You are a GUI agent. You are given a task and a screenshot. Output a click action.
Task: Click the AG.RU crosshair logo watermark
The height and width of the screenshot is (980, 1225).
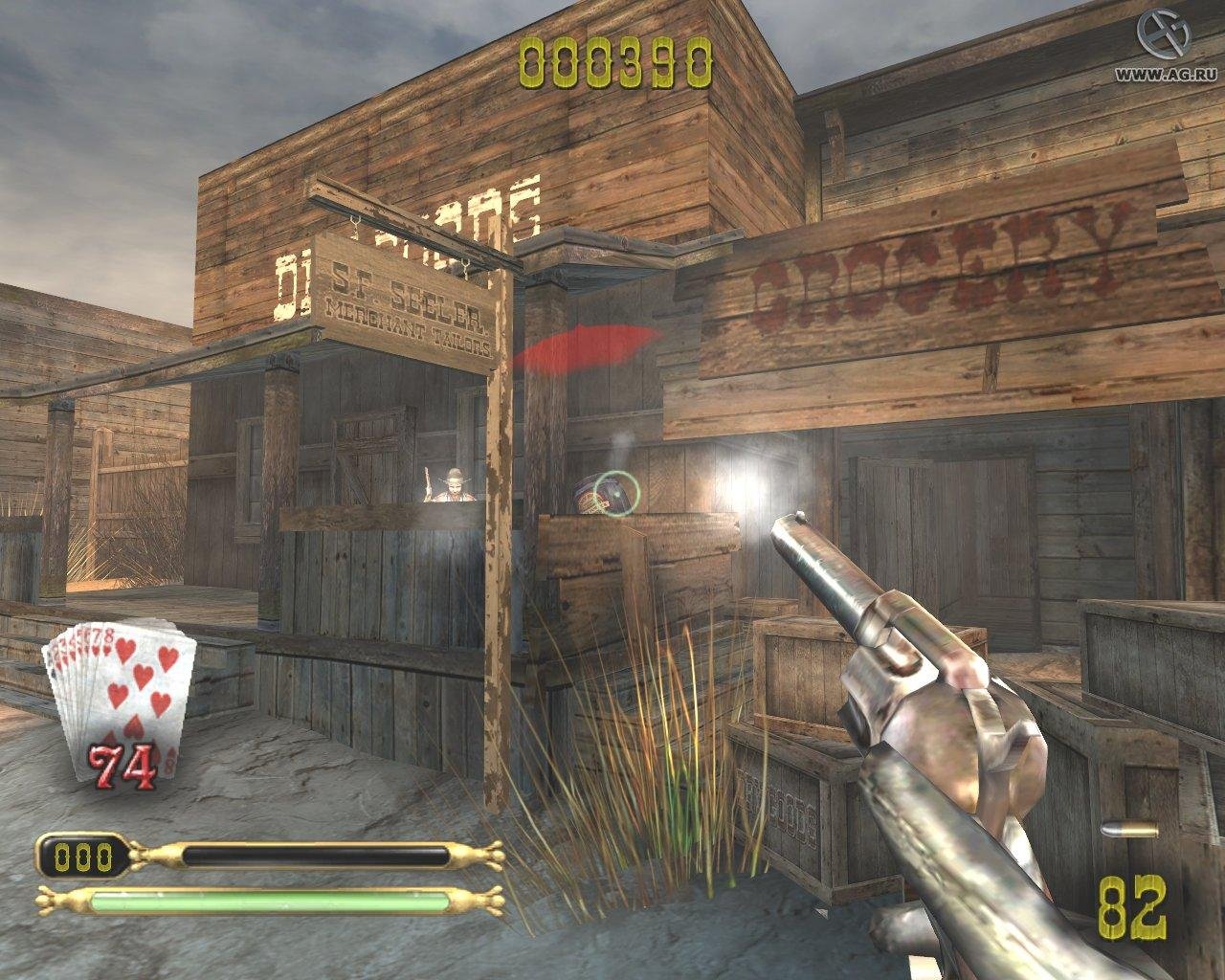click(x=1161, y=31)
